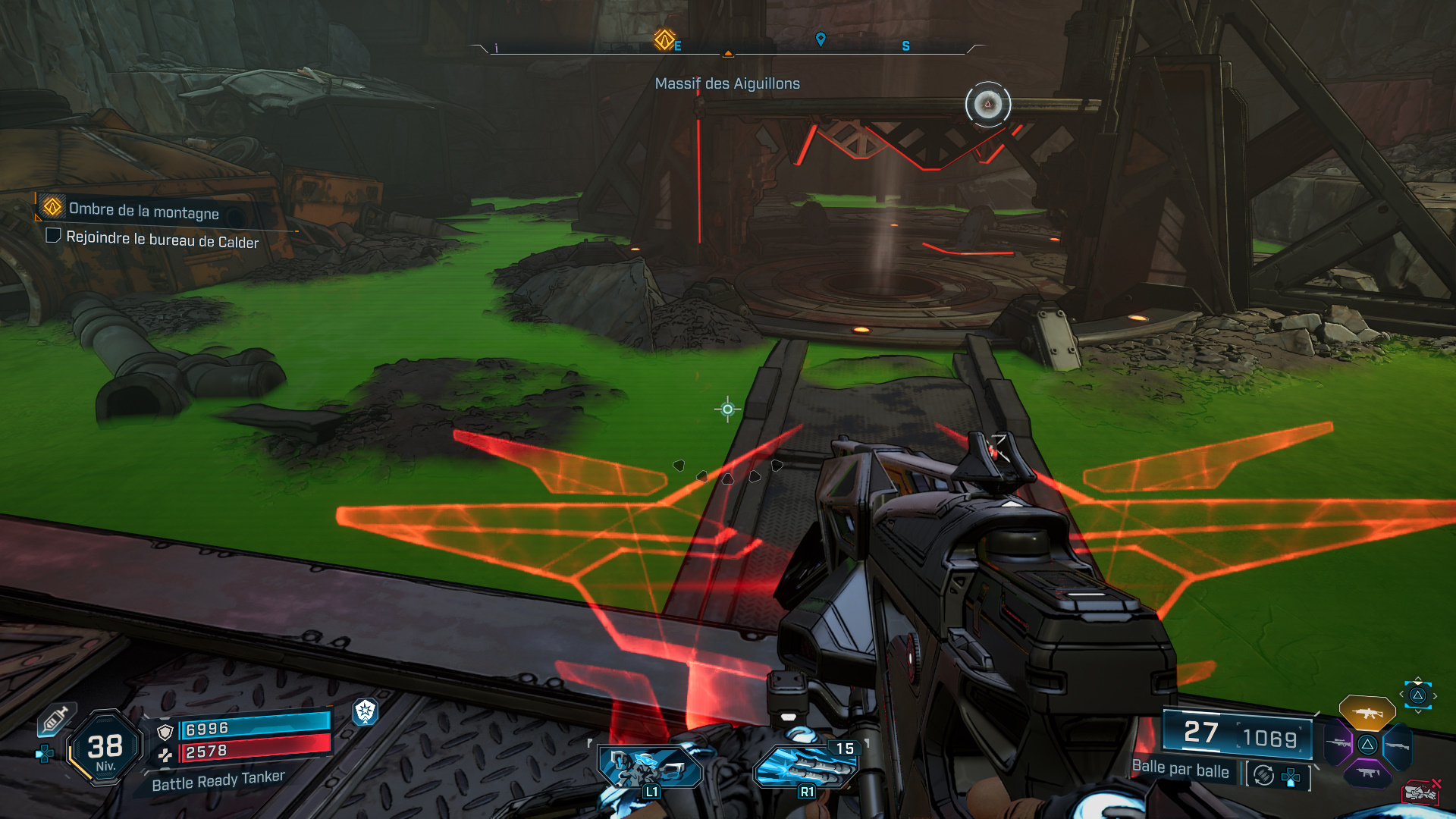The width and height of the screenshot is (1456, 819).
Task: Select the blue location pin on the compass
Action: pyautogui.click(x=821, y=39)
